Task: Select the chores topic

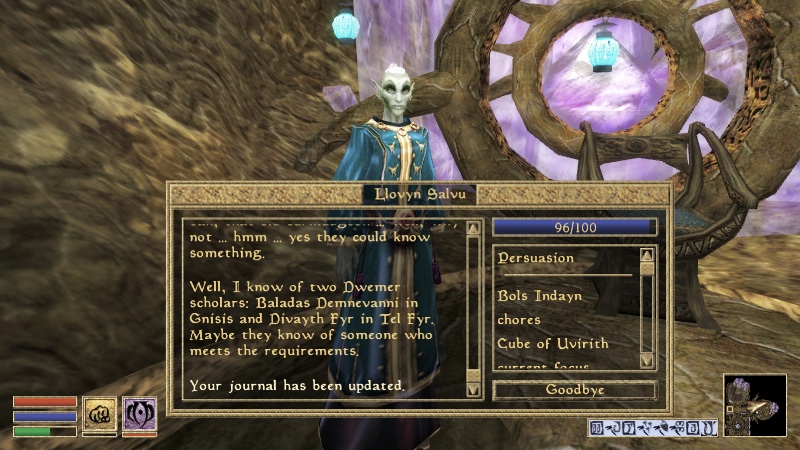Action: (519, 320)
